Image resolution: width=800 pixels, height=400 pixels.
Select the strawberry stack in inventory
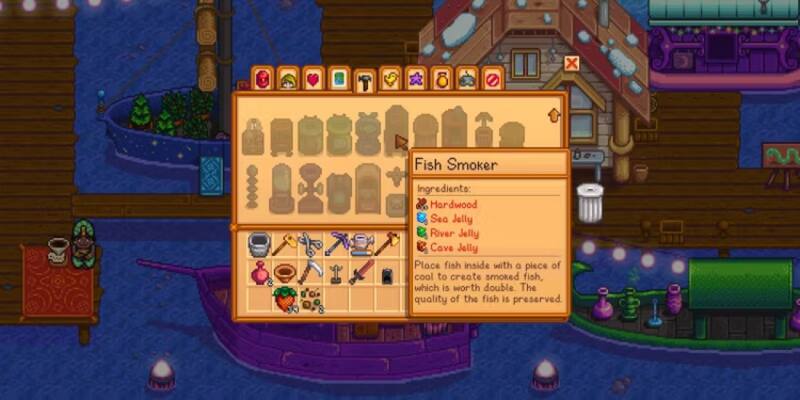coord(284,298)
